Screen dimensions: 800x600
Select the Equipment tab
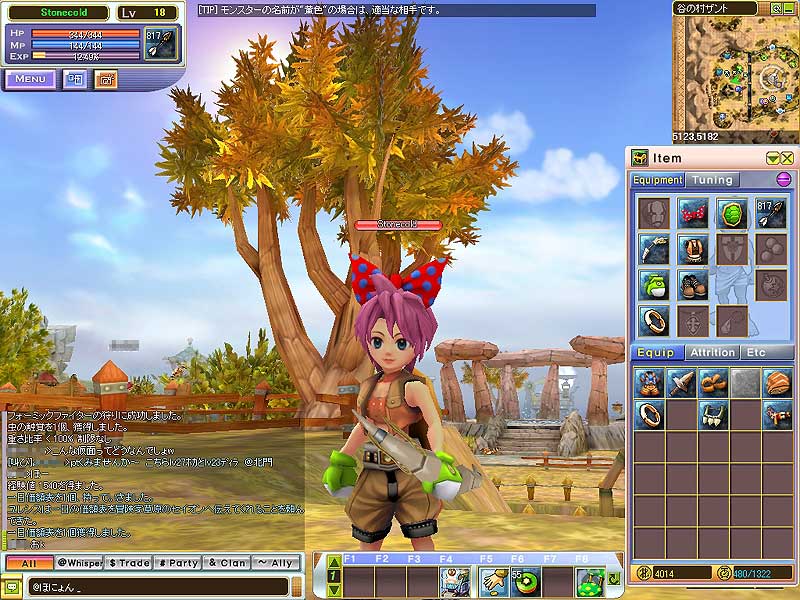(x=657, y=180)
